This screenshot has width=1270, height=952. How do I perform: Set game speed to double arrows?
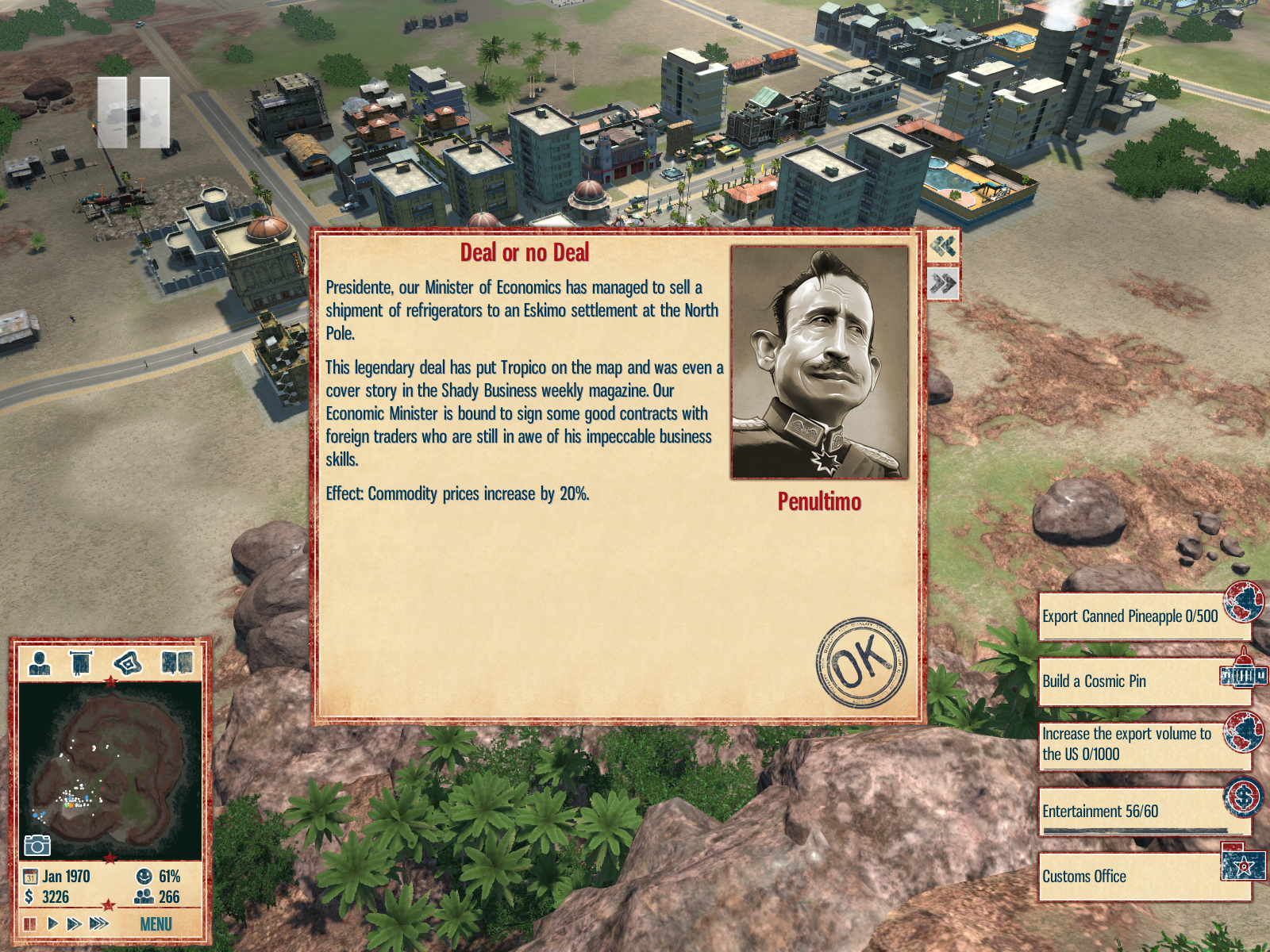[74, 923]
